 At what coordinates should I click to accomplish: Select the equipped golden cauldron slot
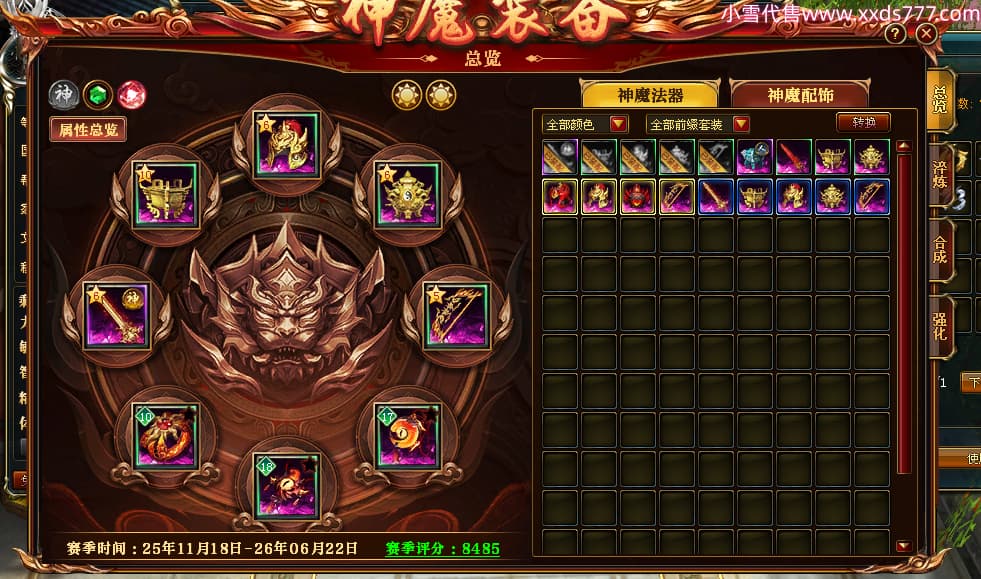point(166,194)
